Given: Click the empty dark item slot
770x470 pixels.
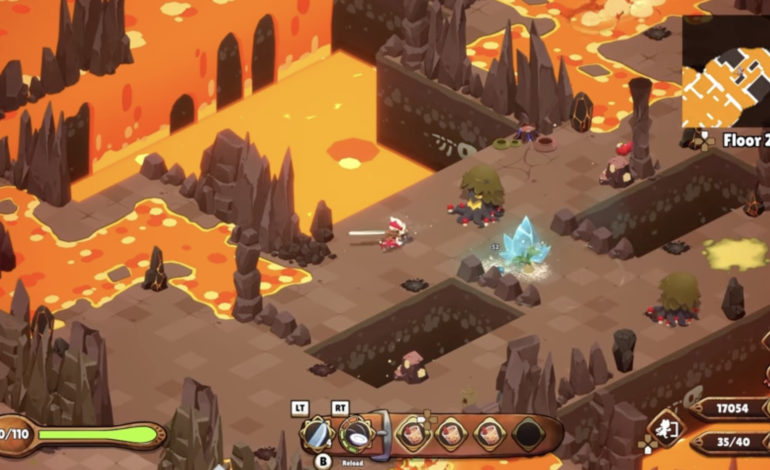Looking at the screenshot, I should 527,433.
